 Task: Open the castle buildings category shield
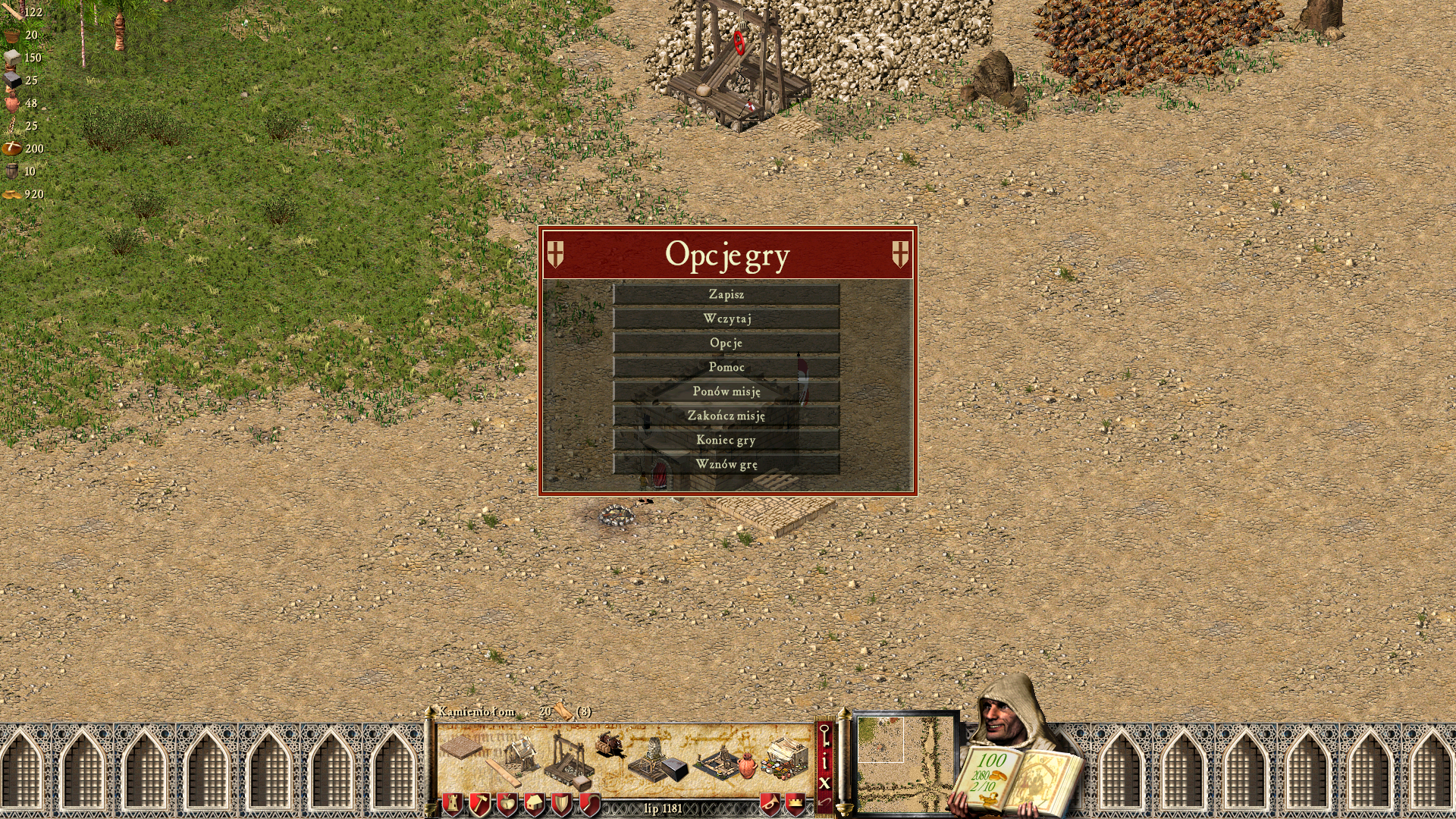click(x=453, y=804)
